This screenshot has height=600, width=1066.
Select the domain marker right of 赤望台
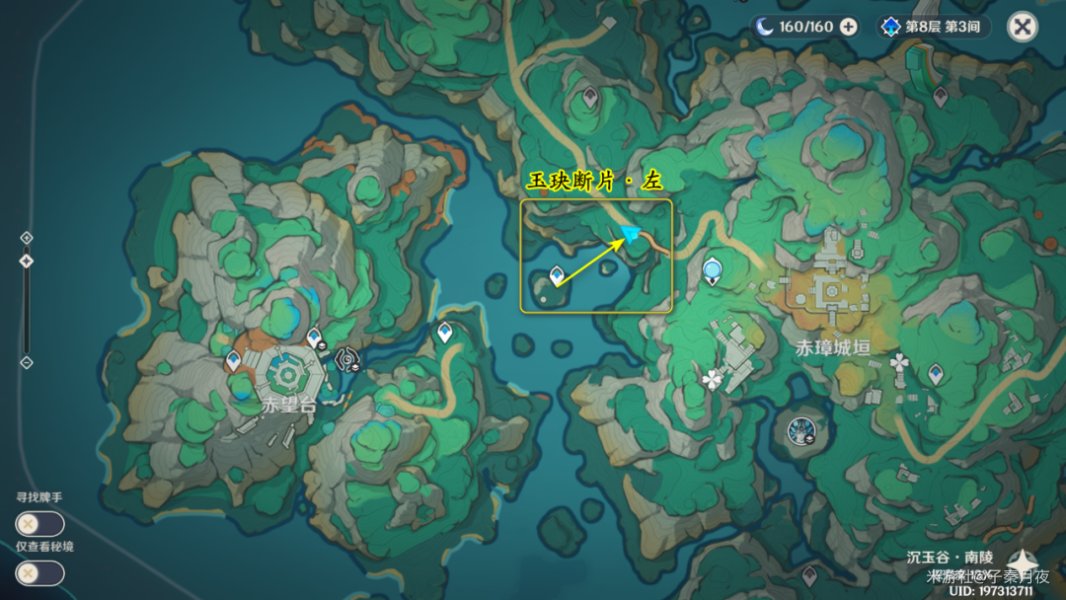(x=347, y=358)
